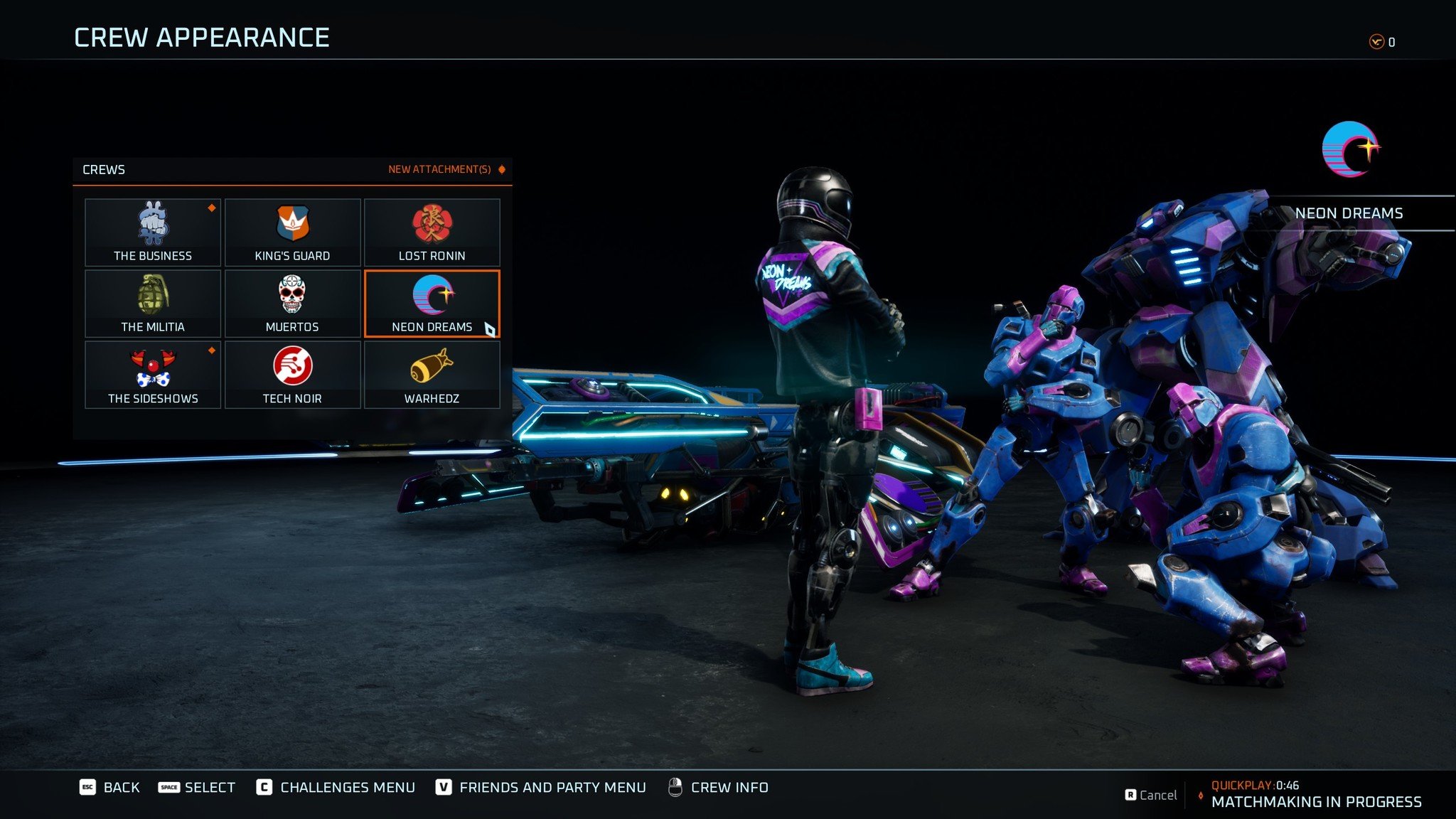Choose the King's Guard crew
This screenshot has height=819, width=1456.
[292, 232]
